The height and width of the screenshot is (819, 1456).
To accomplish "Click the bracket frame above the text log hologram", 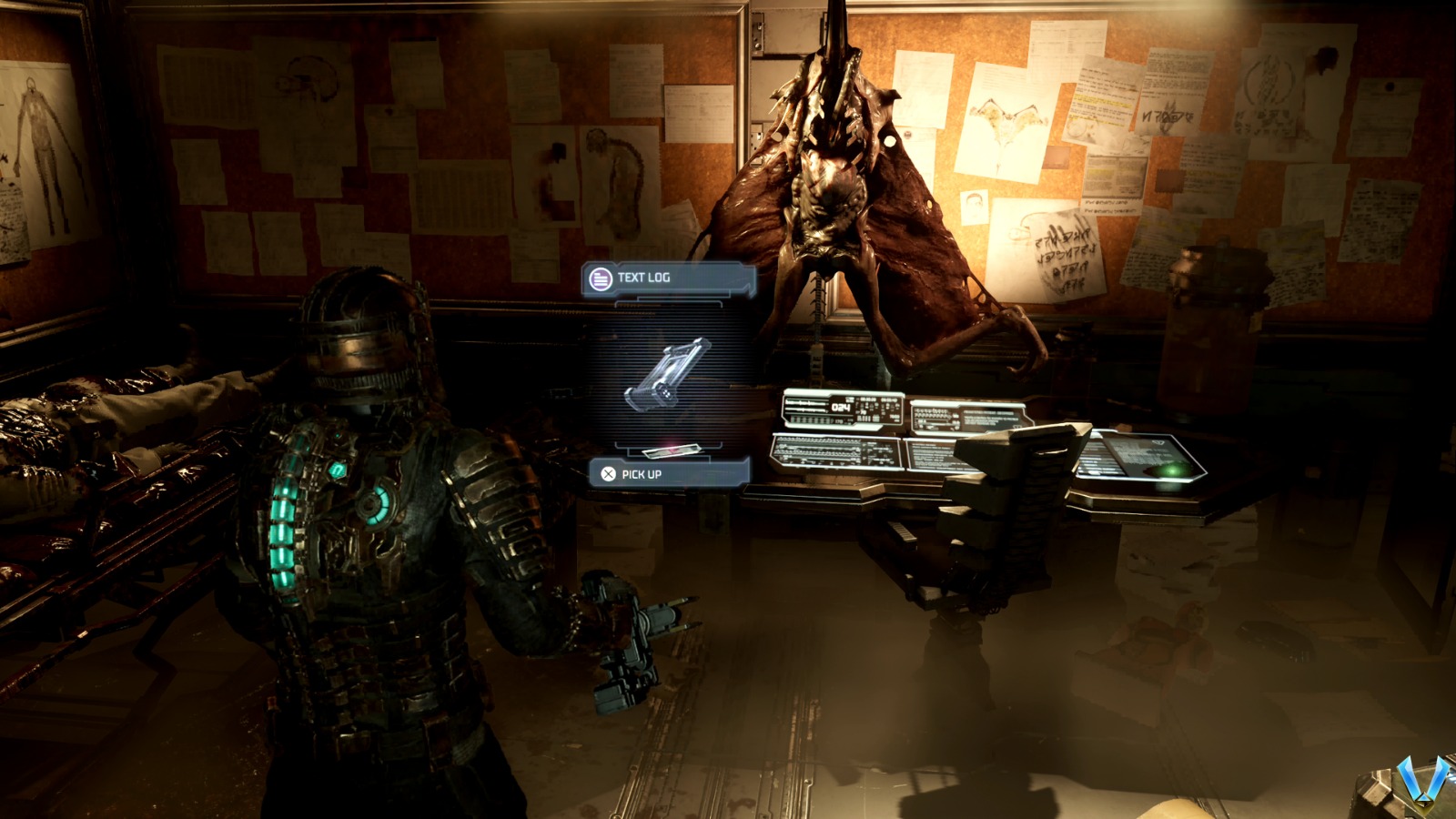I will pos(669,304).
